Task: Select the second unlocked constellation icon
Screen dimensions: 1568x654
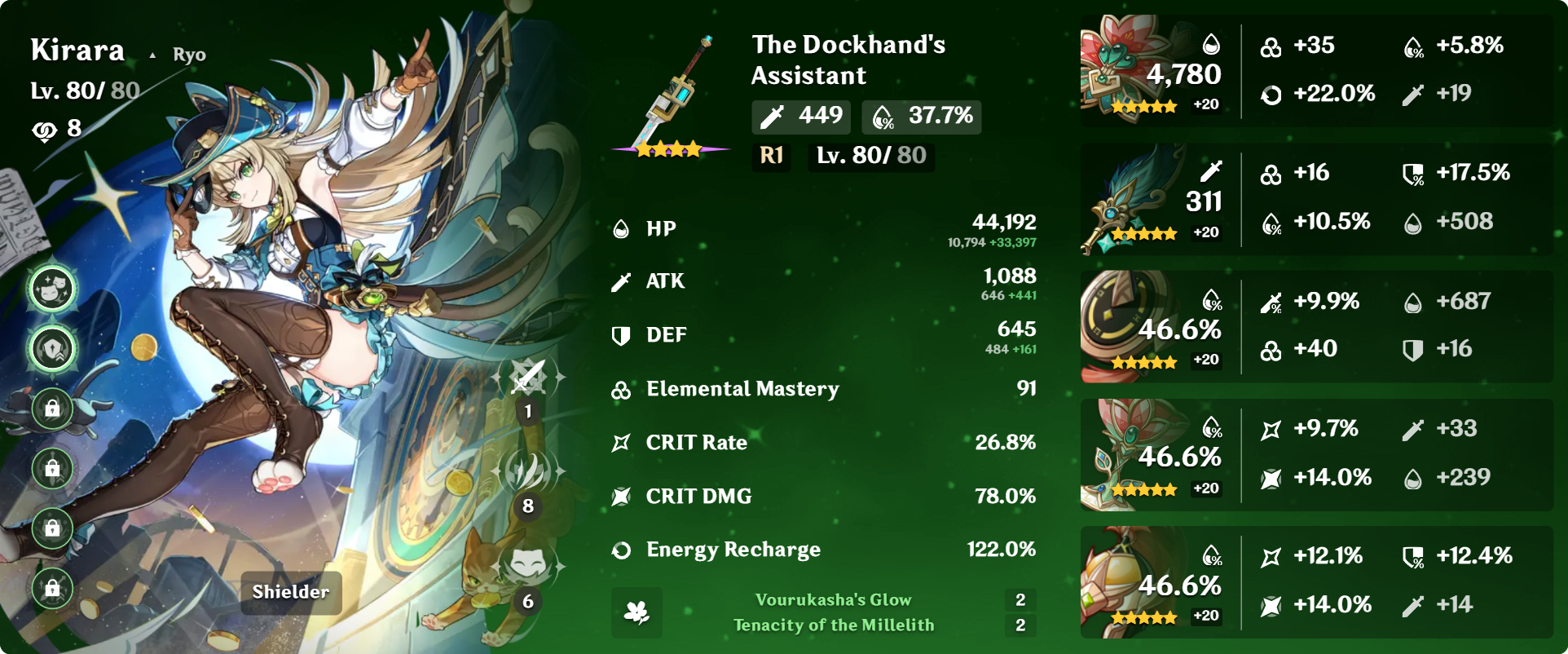Action: [x=53, y=349]
